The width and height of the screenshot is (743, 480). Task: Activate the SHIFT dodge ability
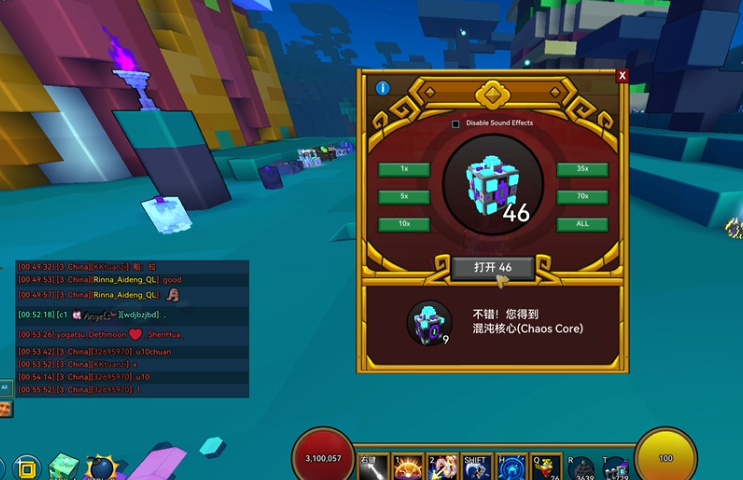click(x=477, y=468)
